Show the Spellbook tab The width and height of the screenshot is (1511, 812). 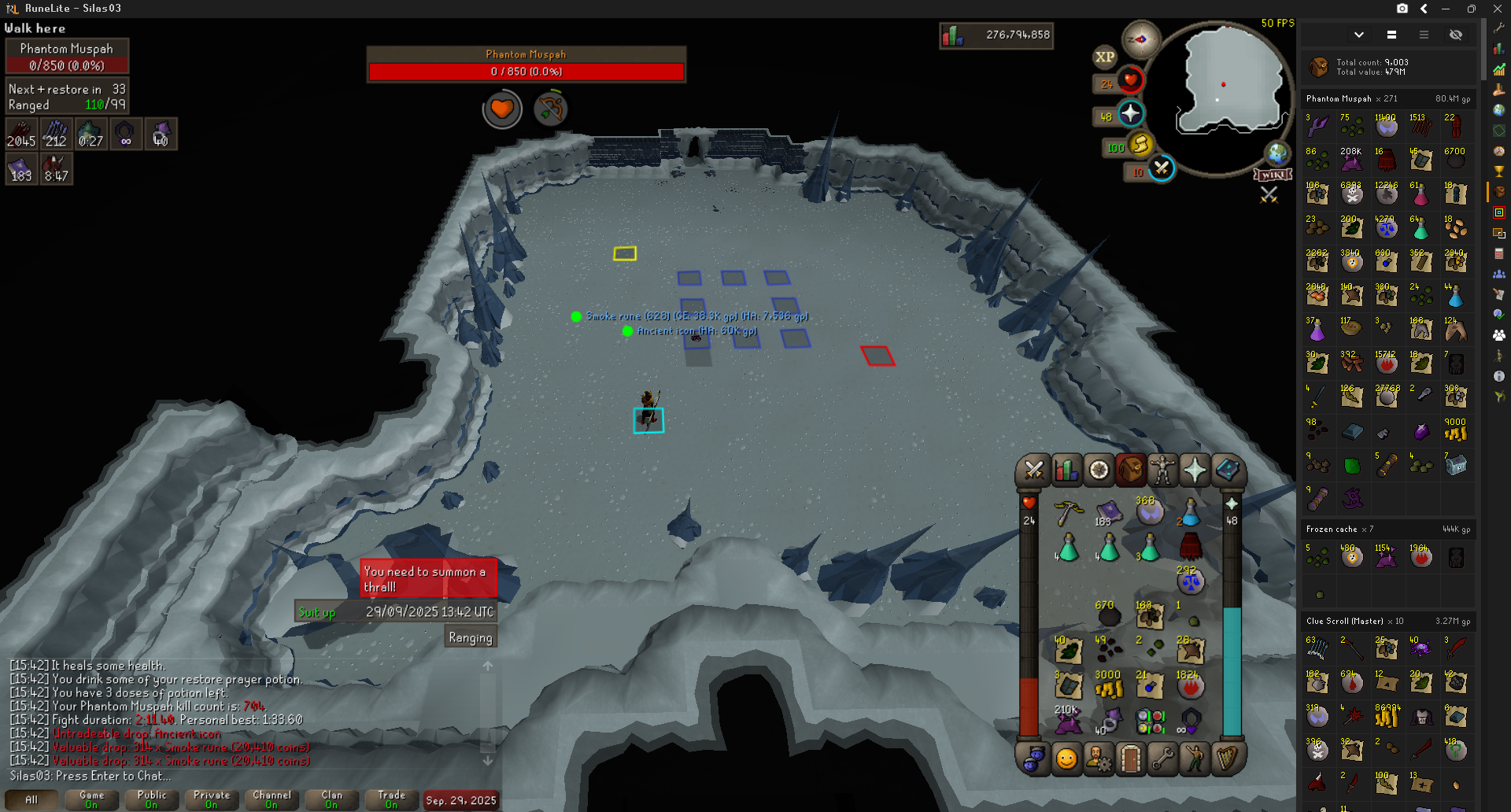point(1227,471)
